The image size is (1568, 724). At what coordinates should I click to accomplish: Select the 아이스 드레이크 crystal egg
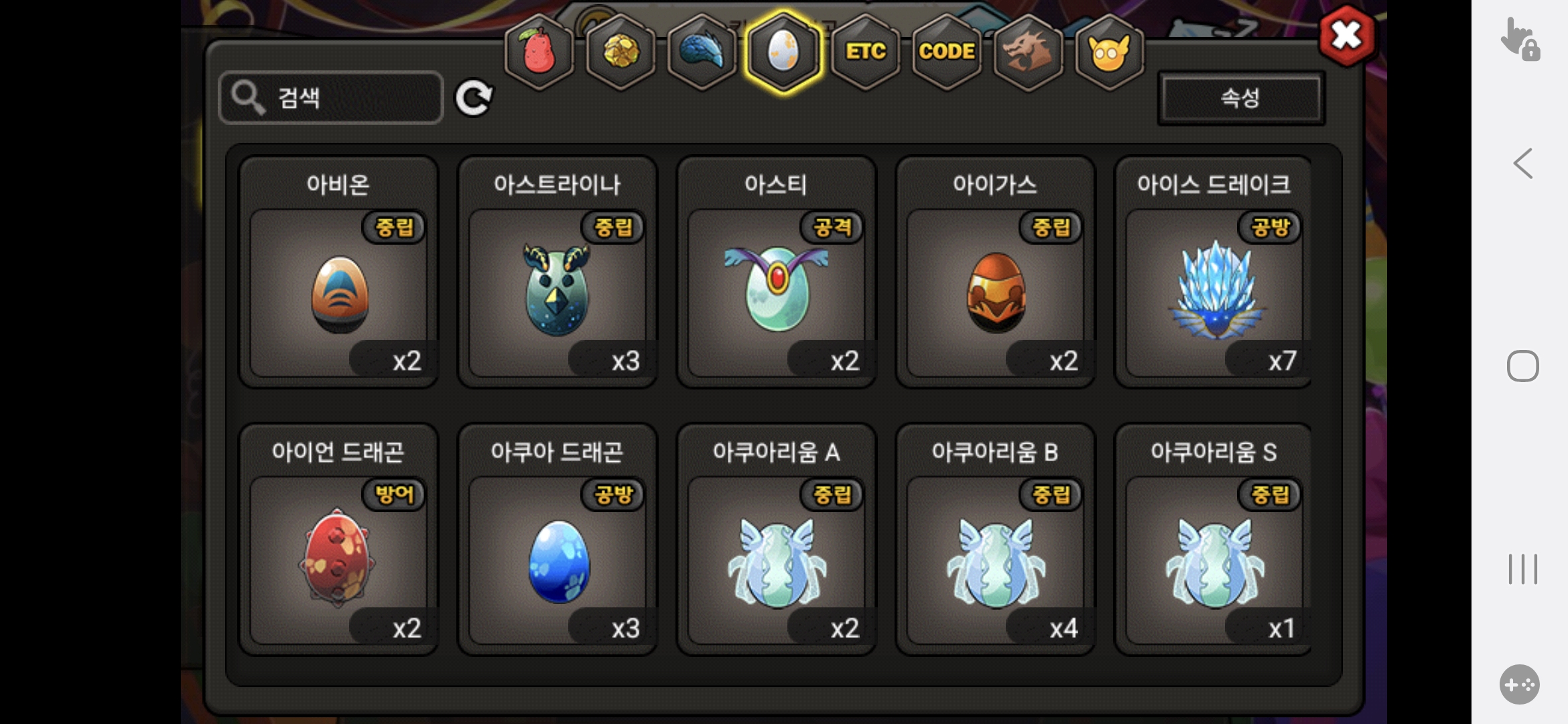point(1214,293)
